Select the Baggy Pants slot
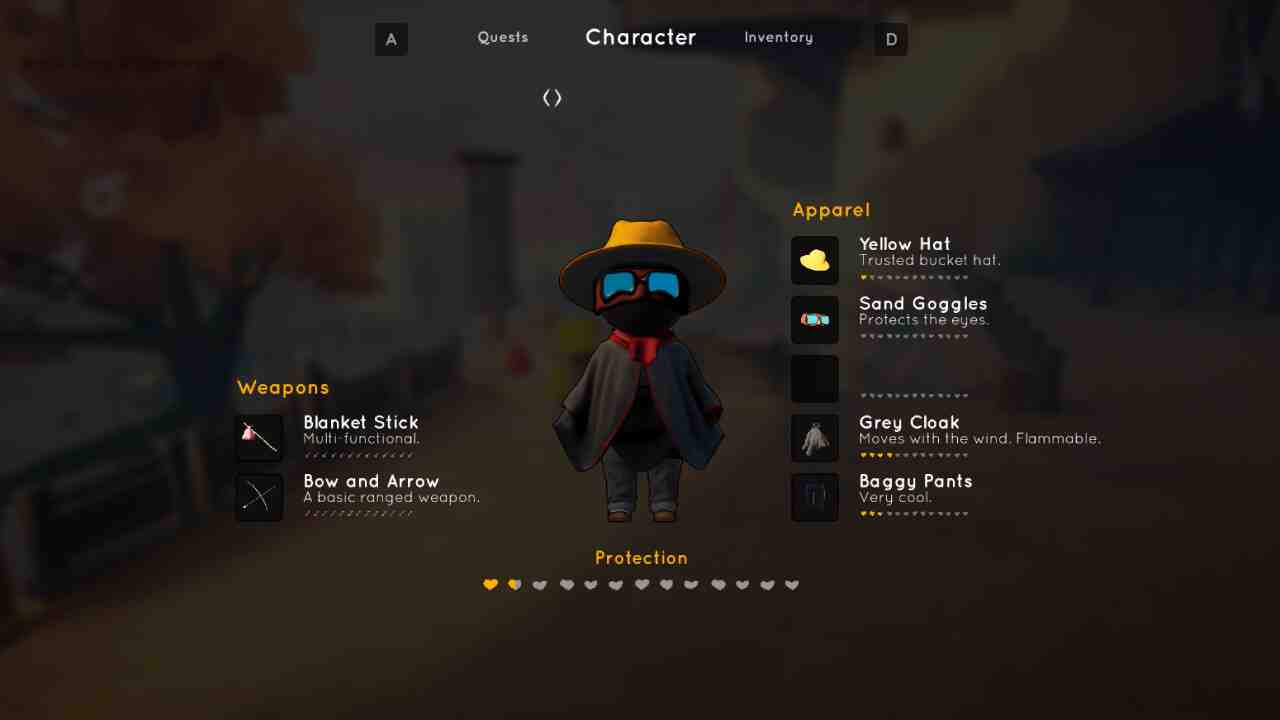 tap(815, 497)
